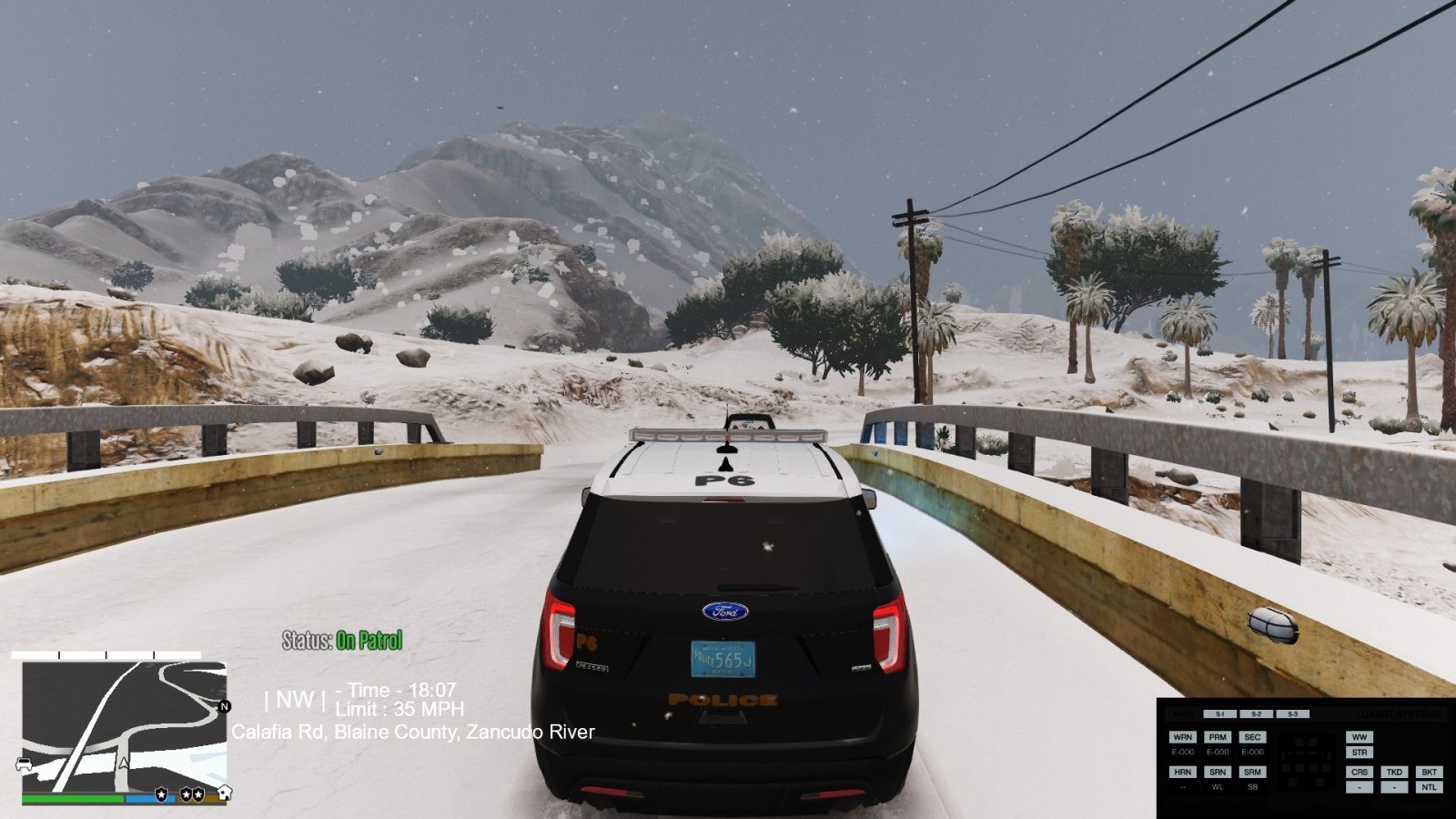Image resolution: width=1456 pixels, height=819 pixels.
Task: Click the car blip on the minimap
Action: 25,764
